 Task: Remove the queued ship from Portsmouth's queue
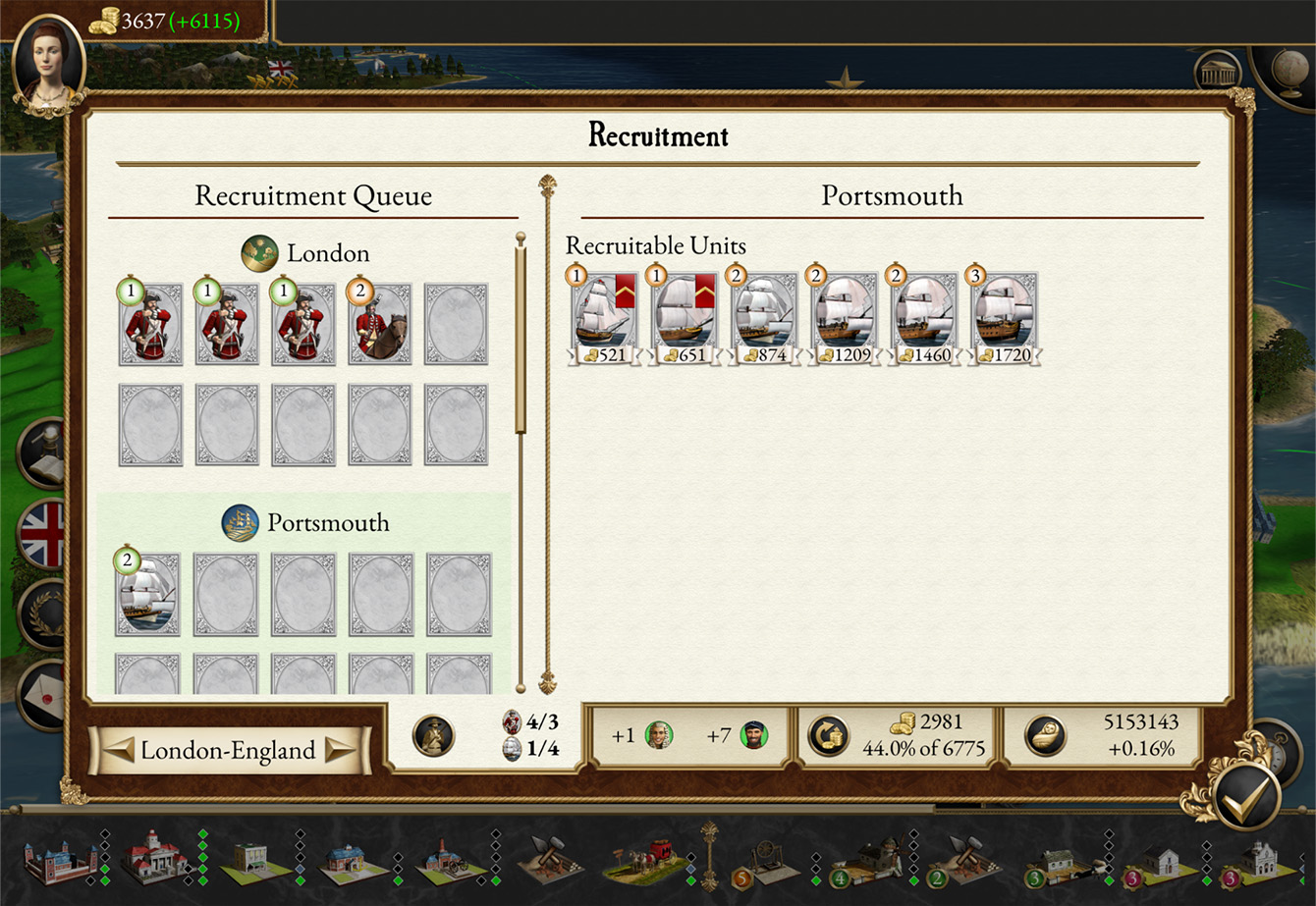coord(148,594)
